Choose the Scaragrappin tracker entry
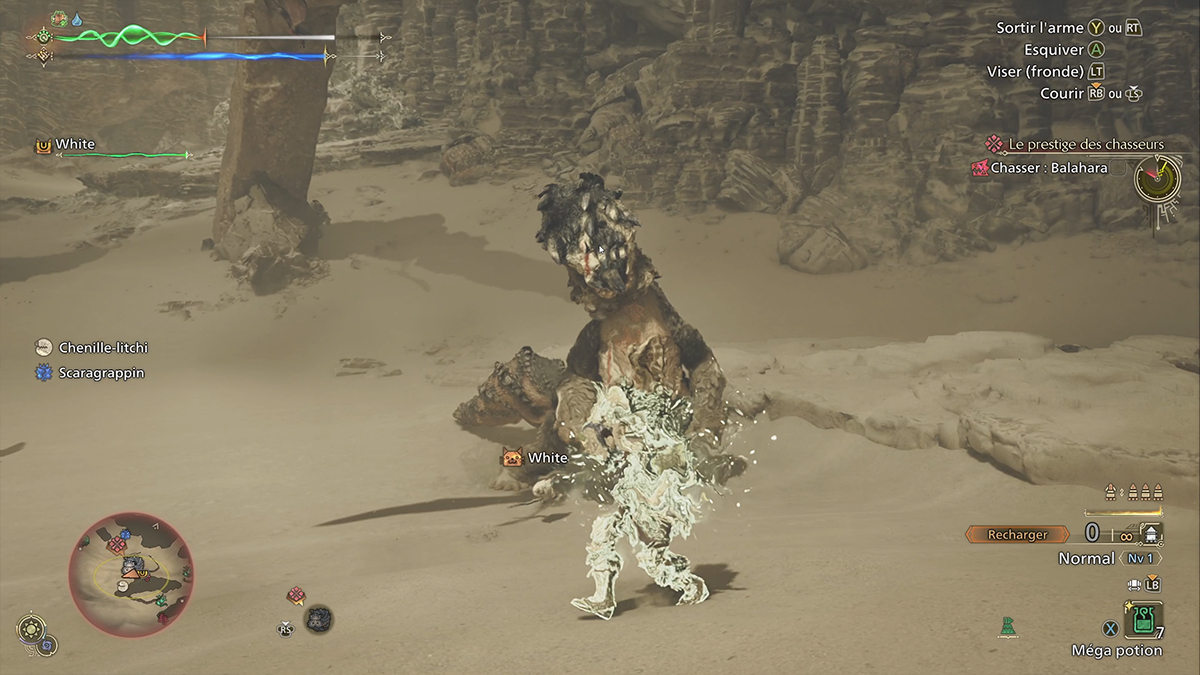1200x675 pixels. coord(102,373)
